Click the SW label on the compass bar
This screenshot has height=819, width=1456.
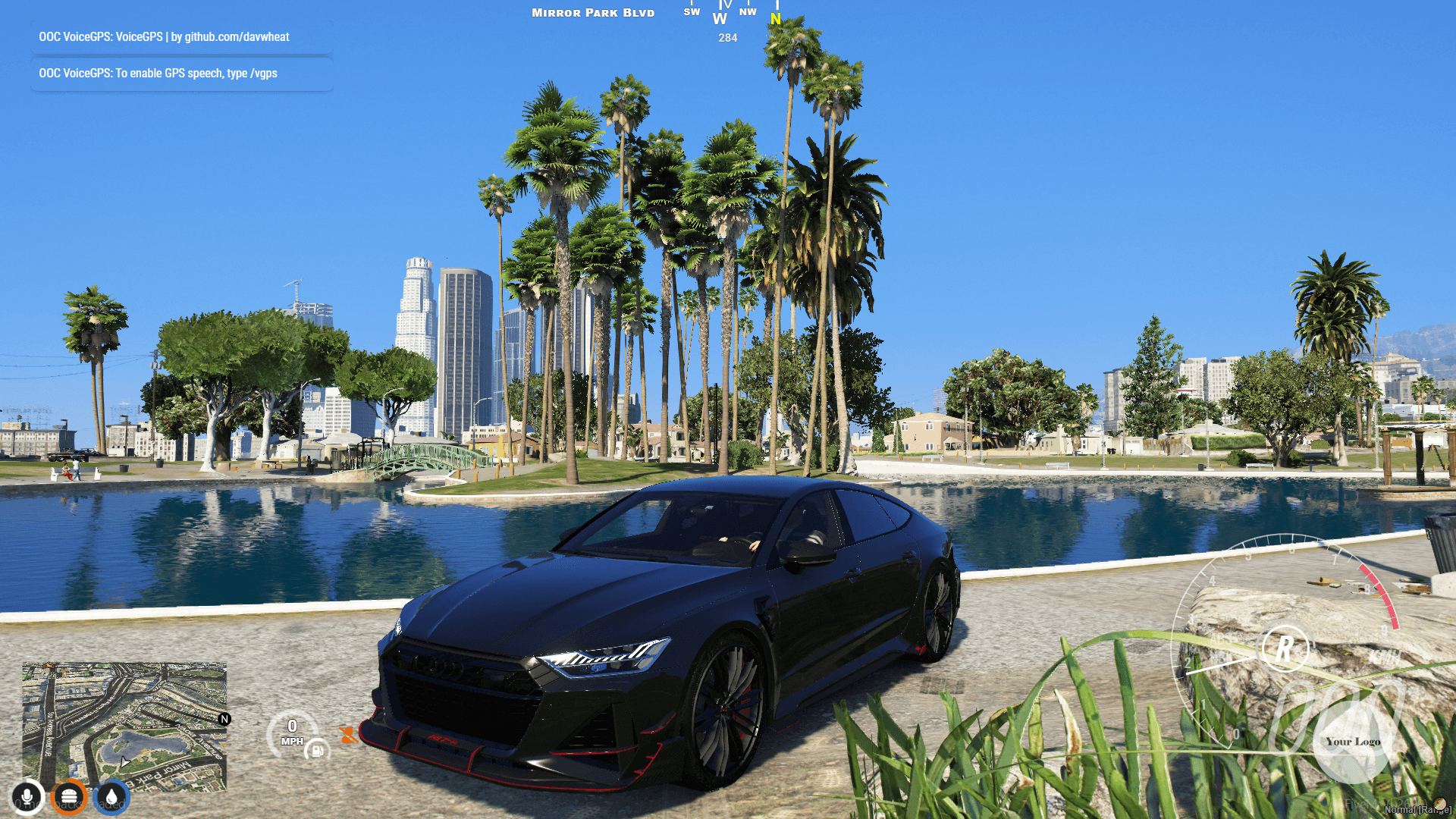point(691,12)
